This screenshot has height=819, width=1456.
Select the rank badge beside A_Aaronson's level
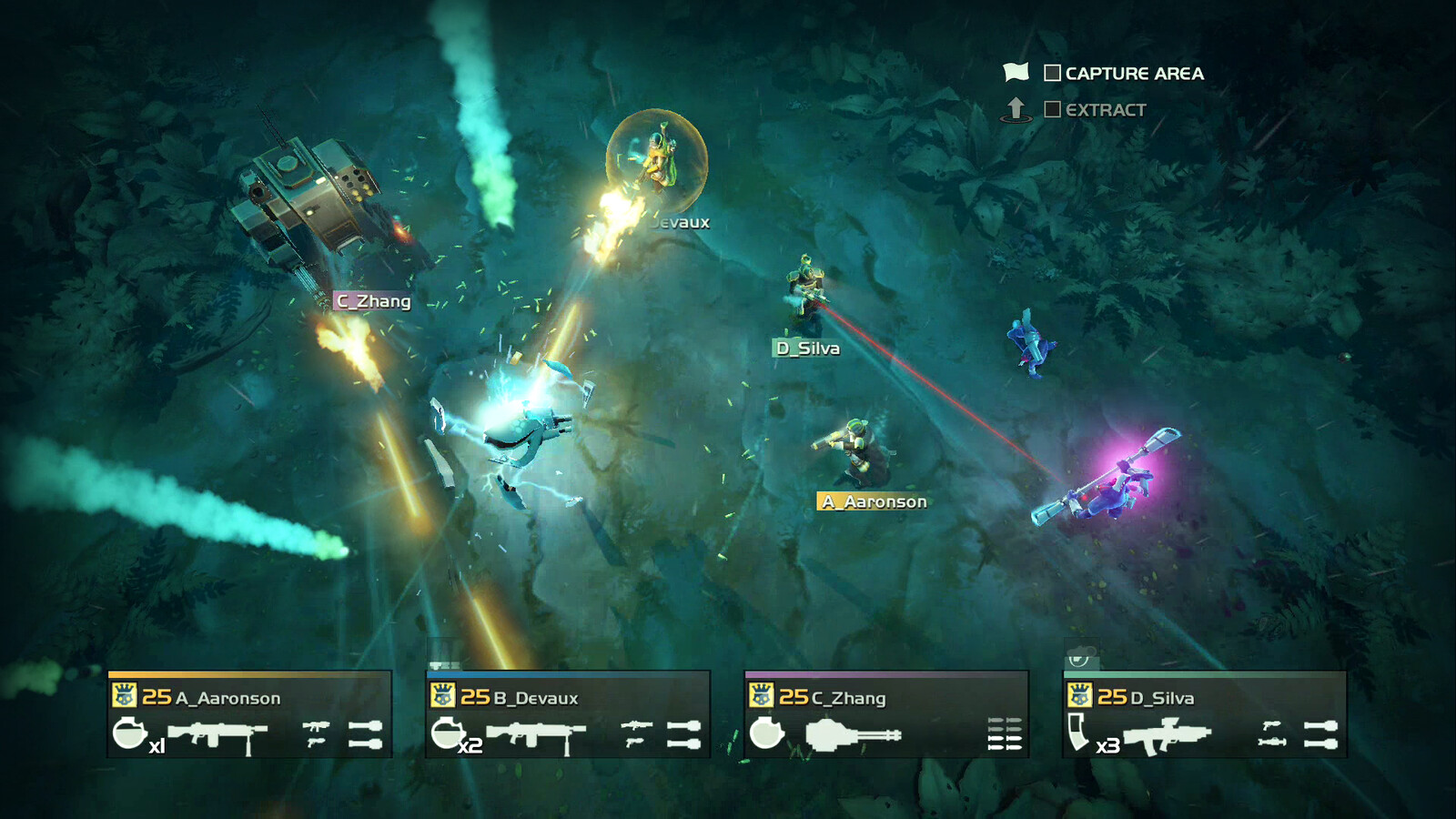[x=124, y=696]
